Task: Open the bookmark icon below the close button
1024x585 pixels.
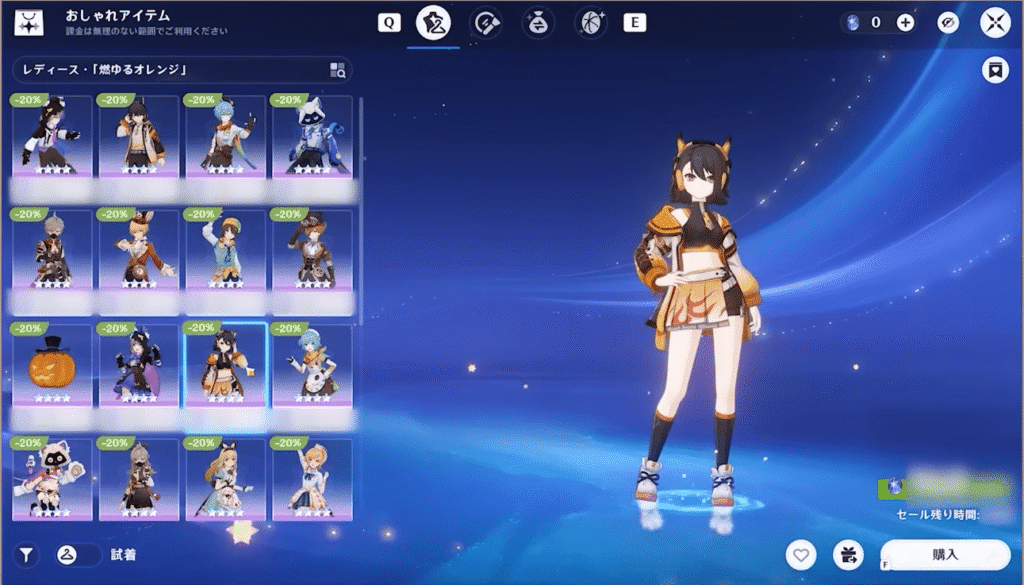Action: 995,70
